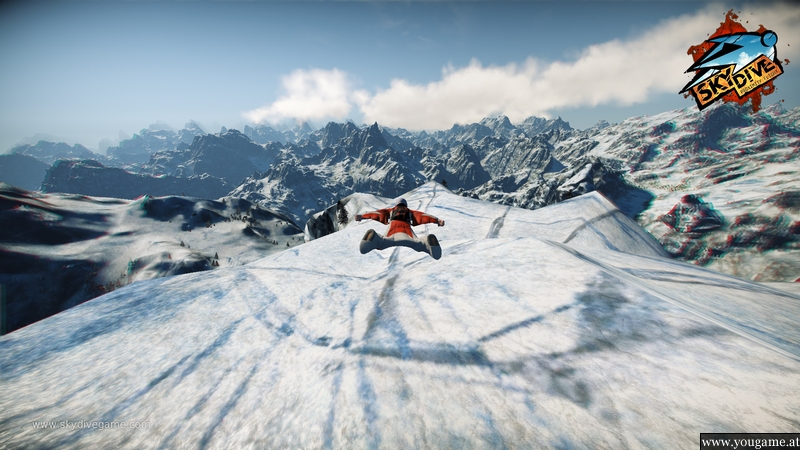Click the Skydive game logo
Image resolution: width=800 pixels, height=450 pixels.
(733, 64)
